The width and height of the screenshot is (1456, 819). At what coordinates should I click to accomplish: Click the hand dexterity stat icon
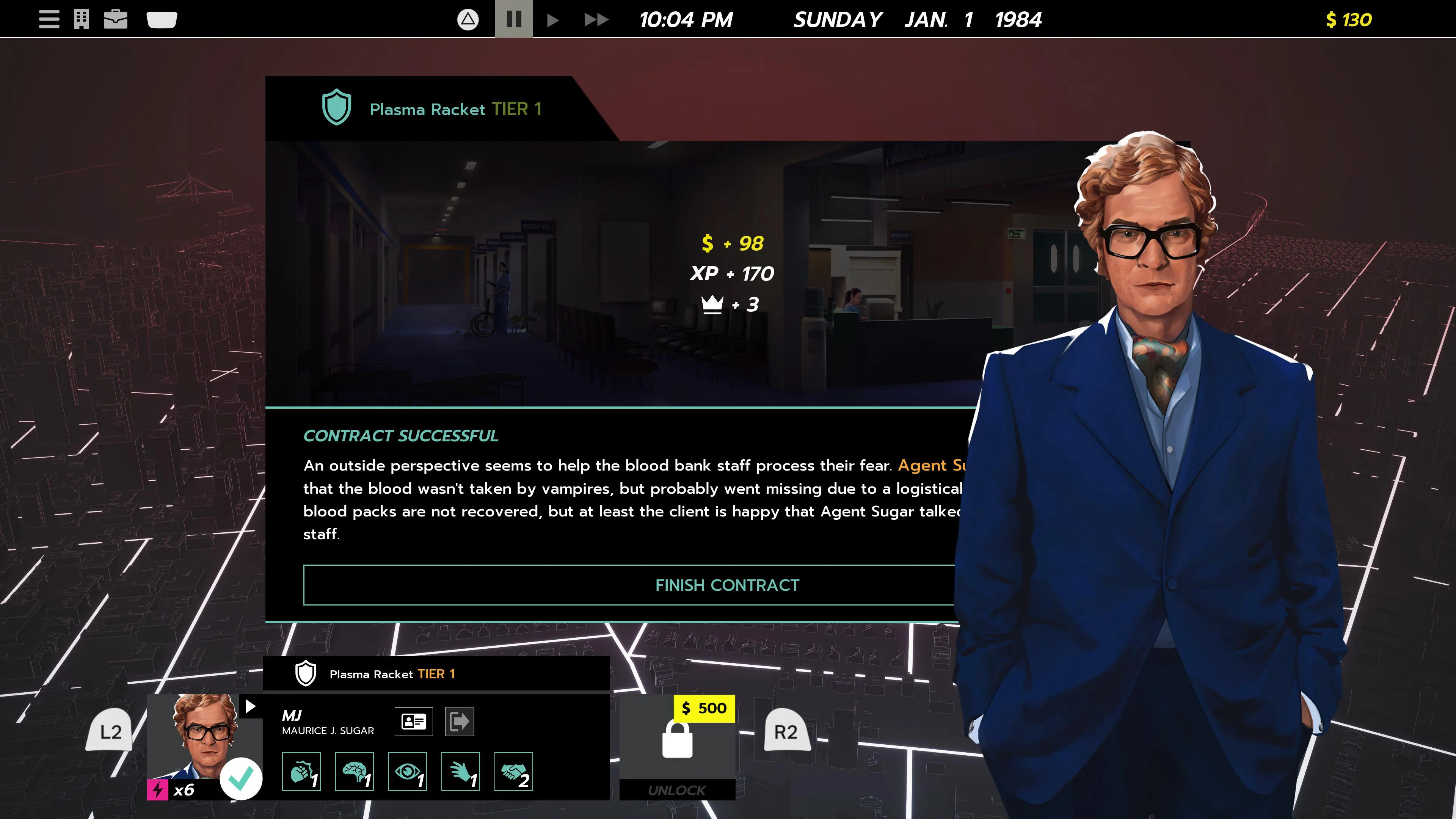(x=460, y=771)
